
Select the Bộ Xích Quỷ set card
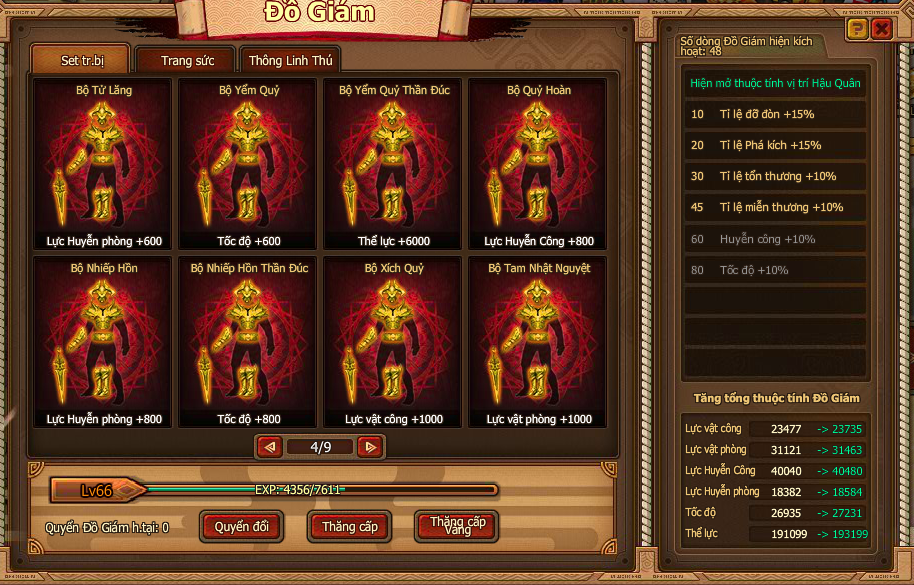click(x=393, y=342)
